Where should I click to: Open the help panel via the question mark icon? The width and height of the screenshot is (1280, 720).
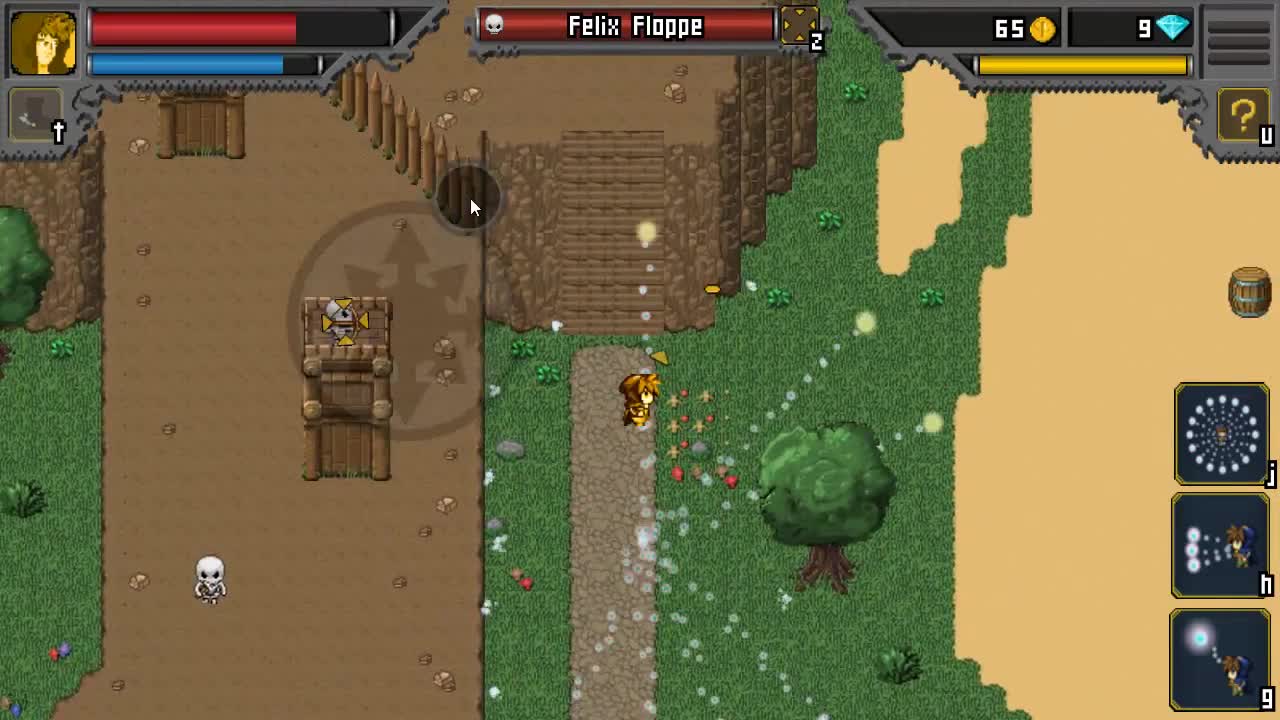click(x=1243, y=116)
